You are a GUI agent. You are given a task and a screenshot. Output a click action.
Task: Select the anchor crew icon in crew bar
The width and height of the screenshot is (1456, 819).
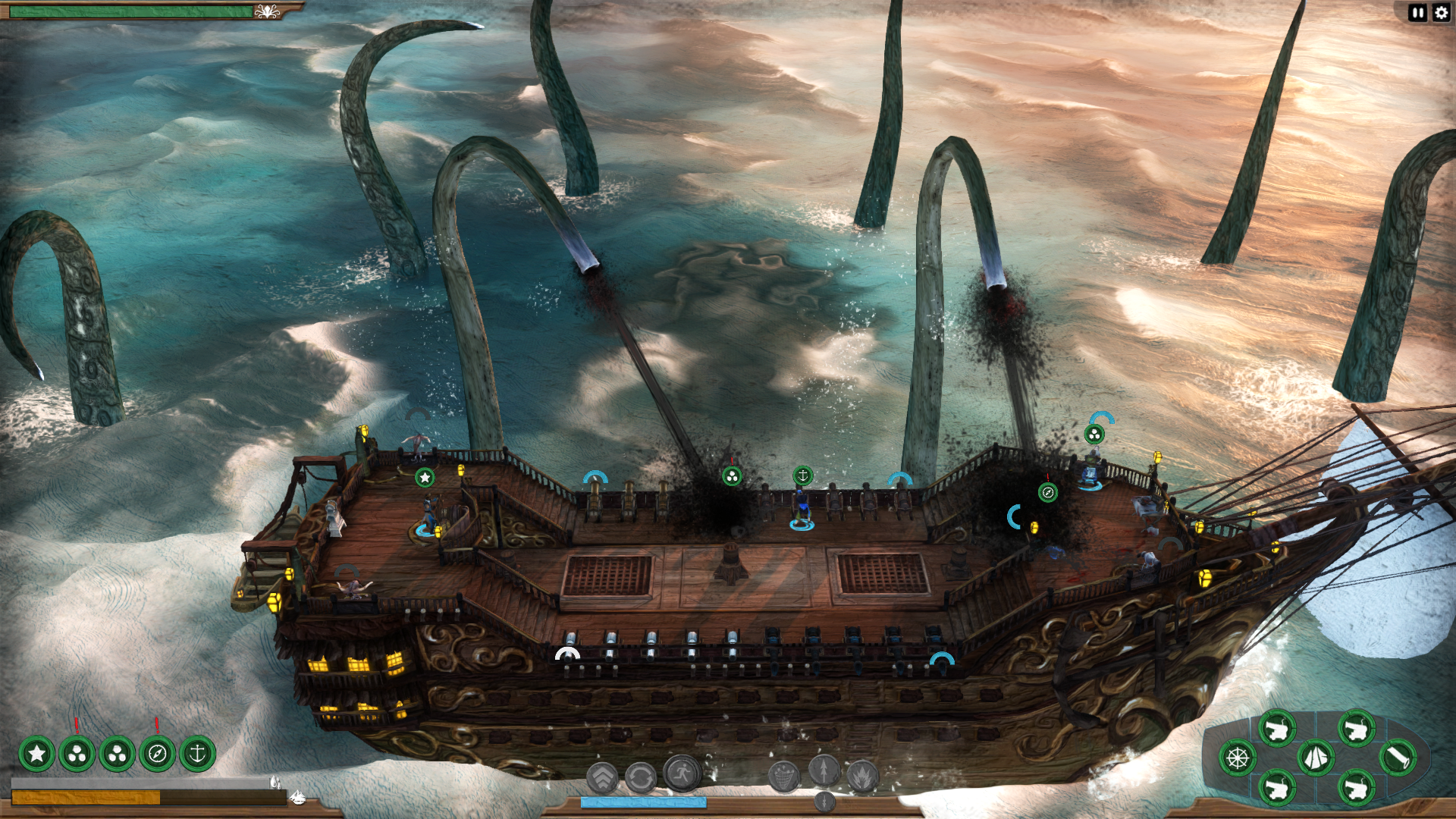tap(197, 754)
